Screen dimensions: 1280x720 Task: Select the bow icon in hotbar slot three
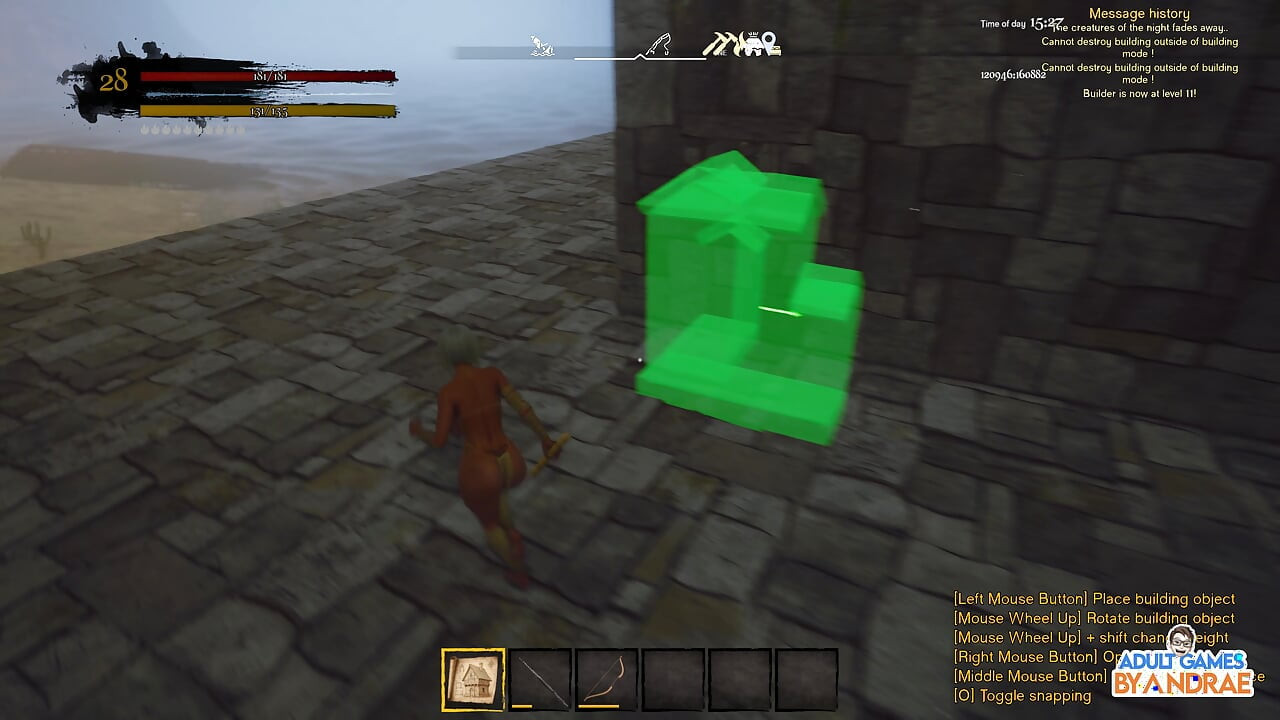pyautogui.click(x=607, y=678)
